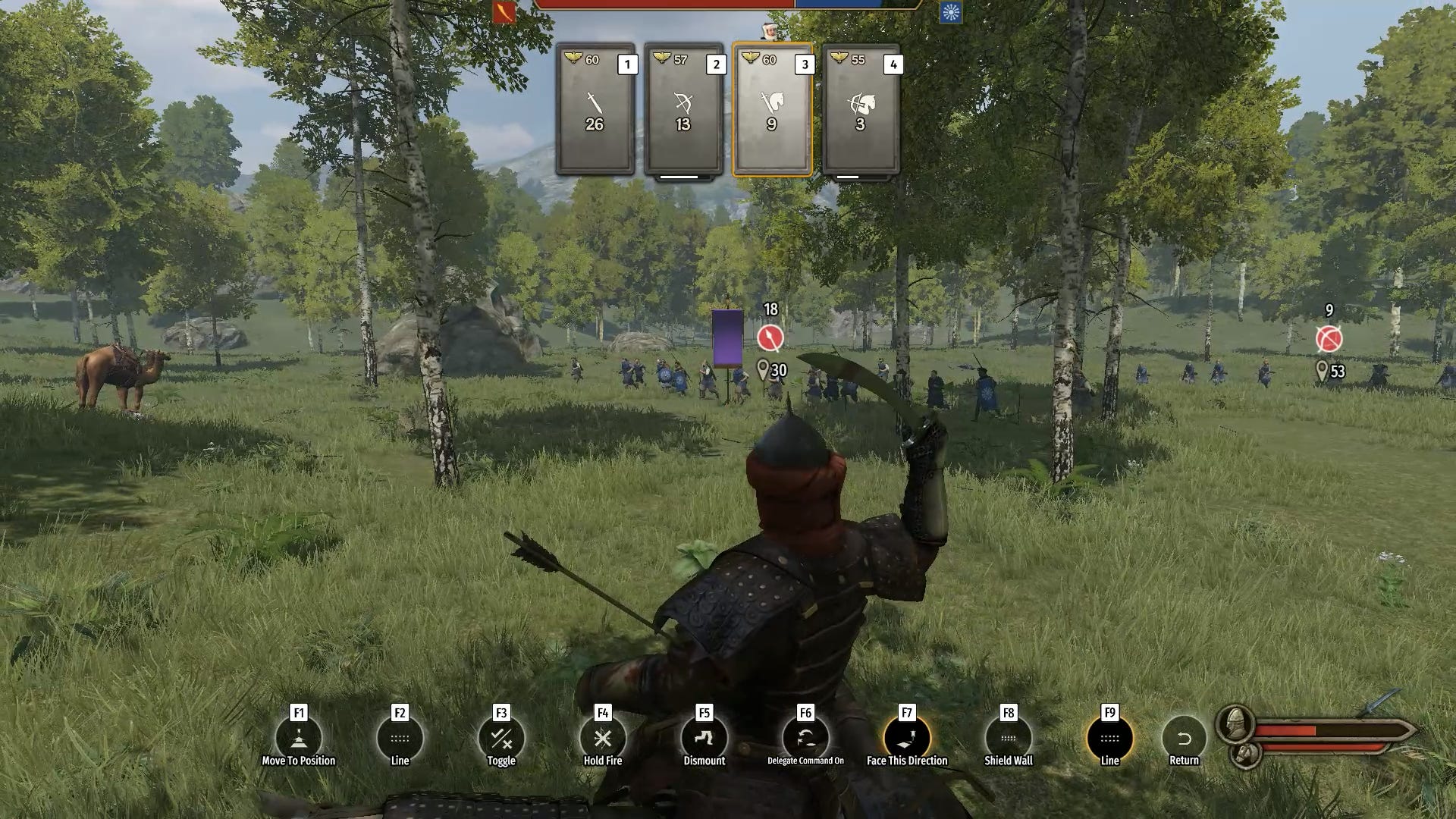Viewport: 1456px width, 819px height.
Task: Open the Line formation order next to Move To Position
Action: (x=400, y=738)
